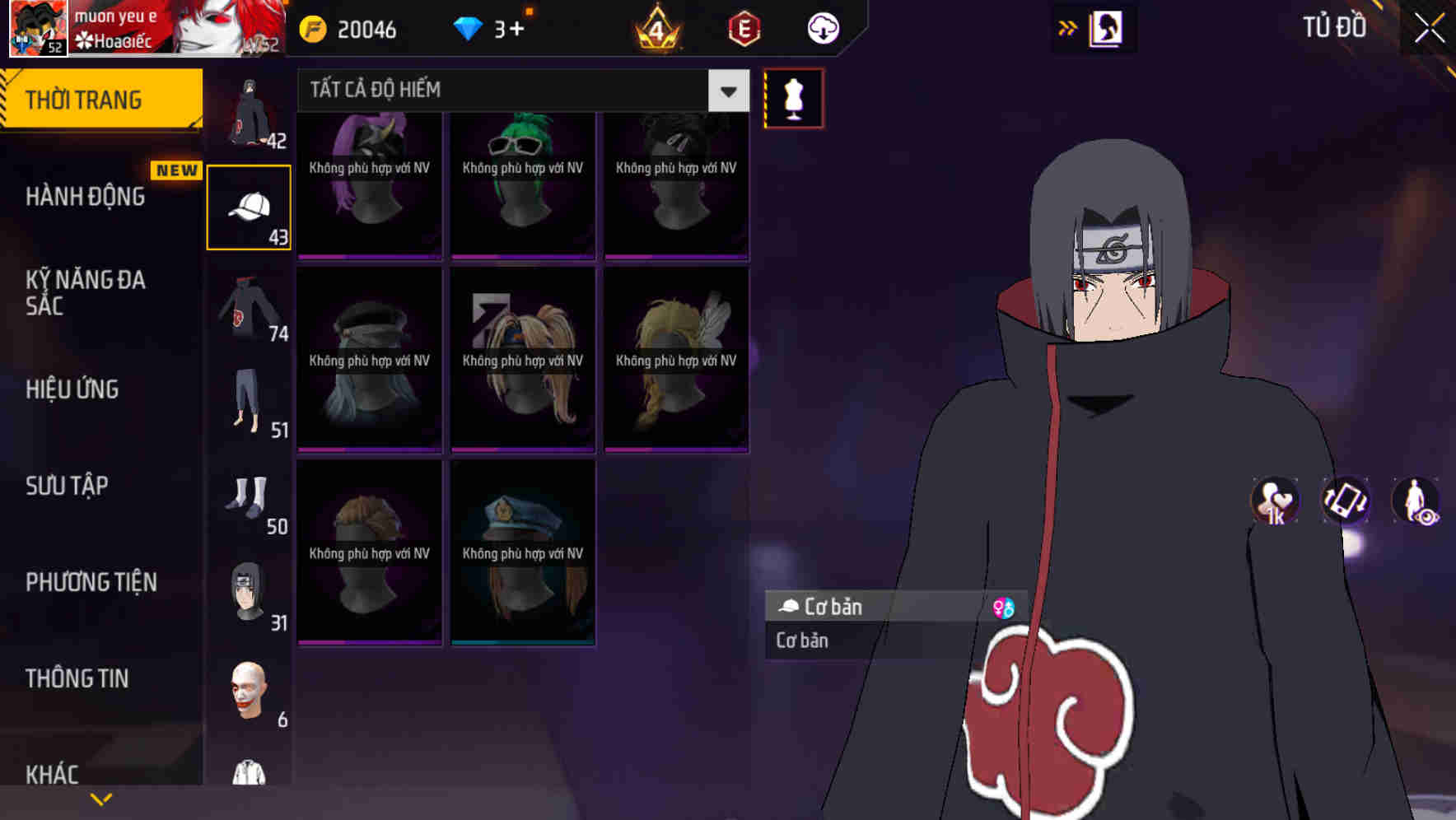Screen dimensions: 1456x820
Task: Click the diamond icon showing 3+
Action: (x=469, y=27)
